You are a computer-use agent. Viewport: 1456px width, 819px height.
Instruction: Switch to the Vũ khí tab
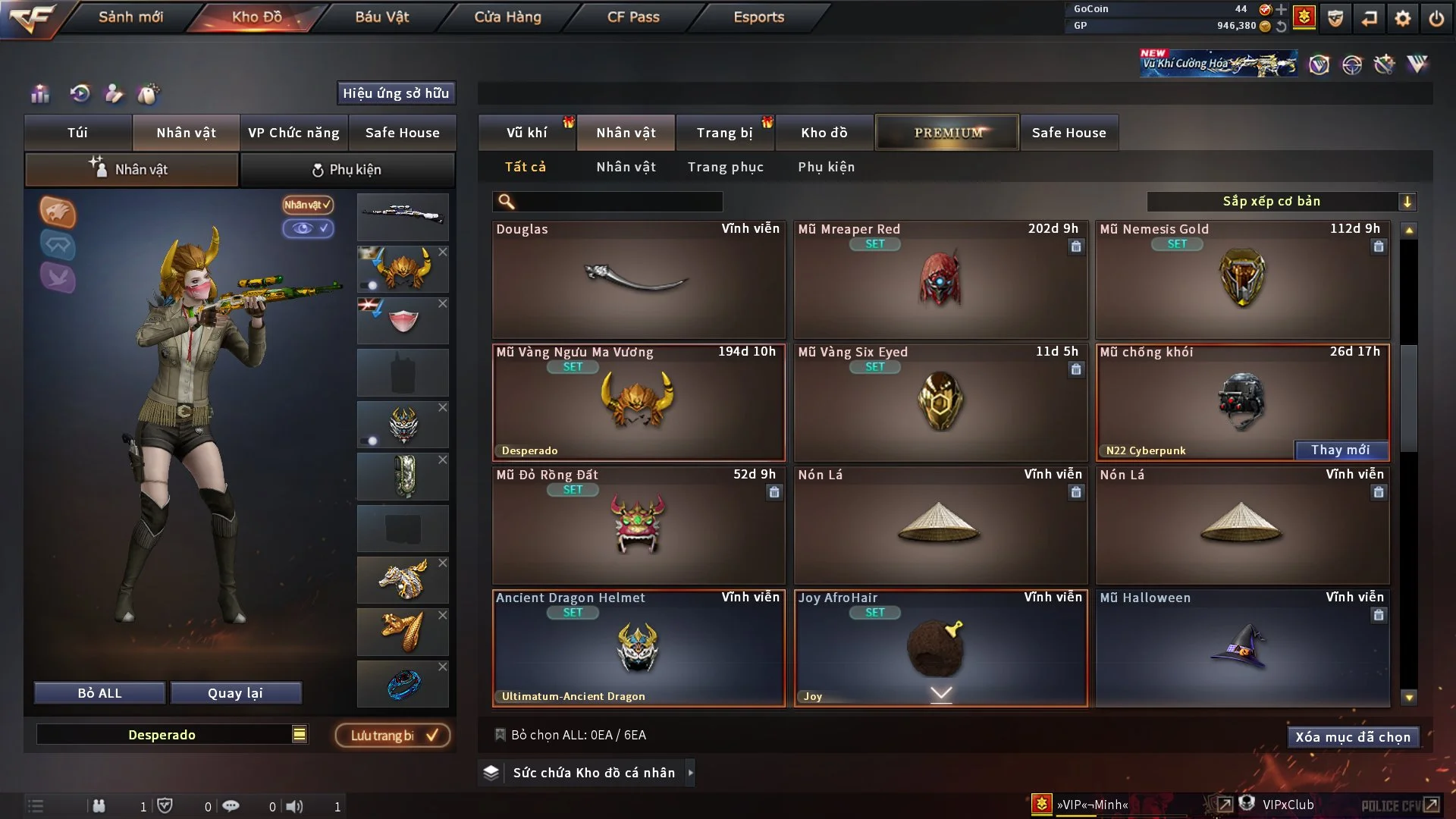click(x=526, y=133)
